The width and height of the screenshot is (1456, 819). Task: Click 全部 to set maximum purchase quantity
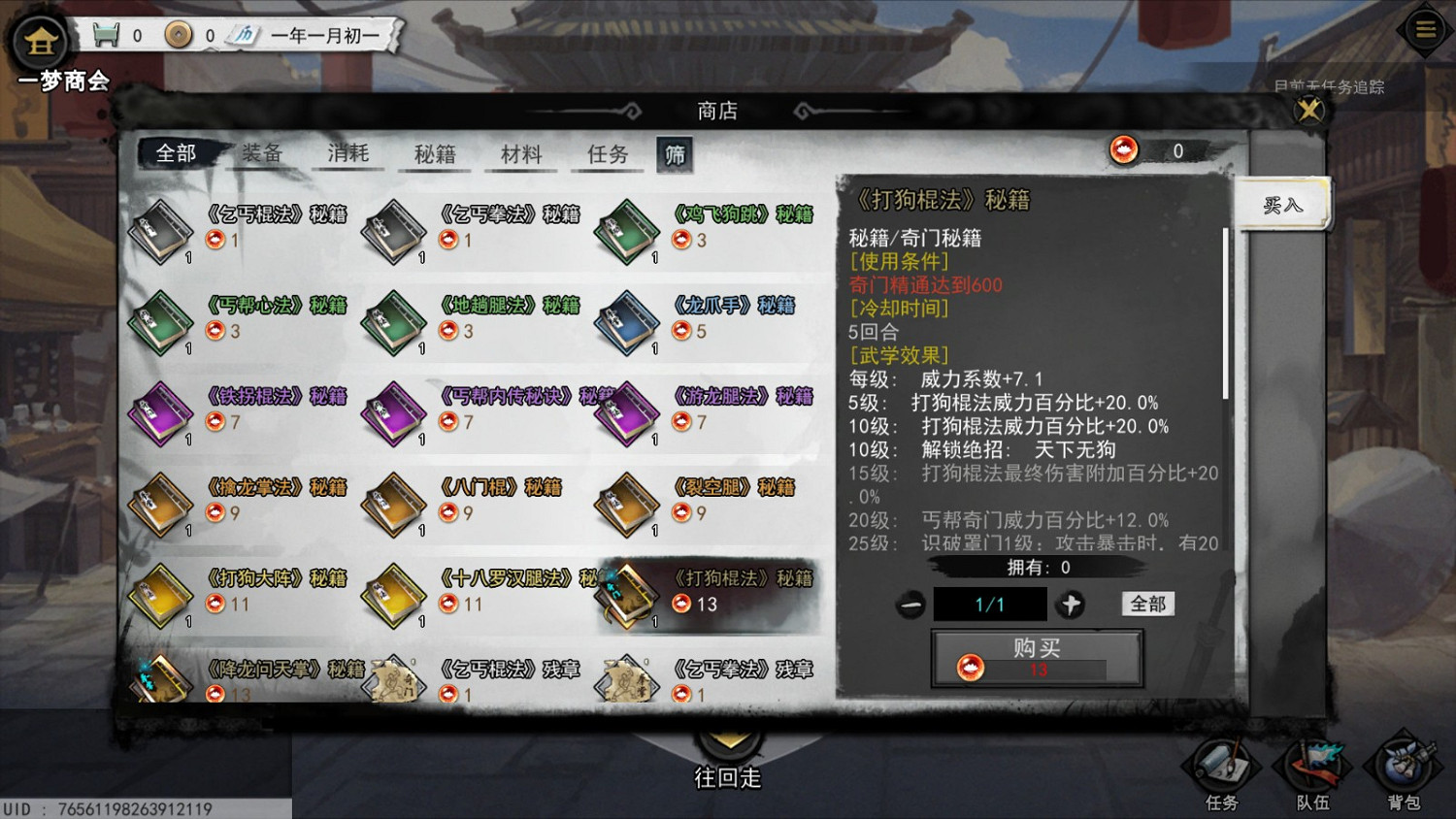pyautogui.click(x=1148, y=604)
